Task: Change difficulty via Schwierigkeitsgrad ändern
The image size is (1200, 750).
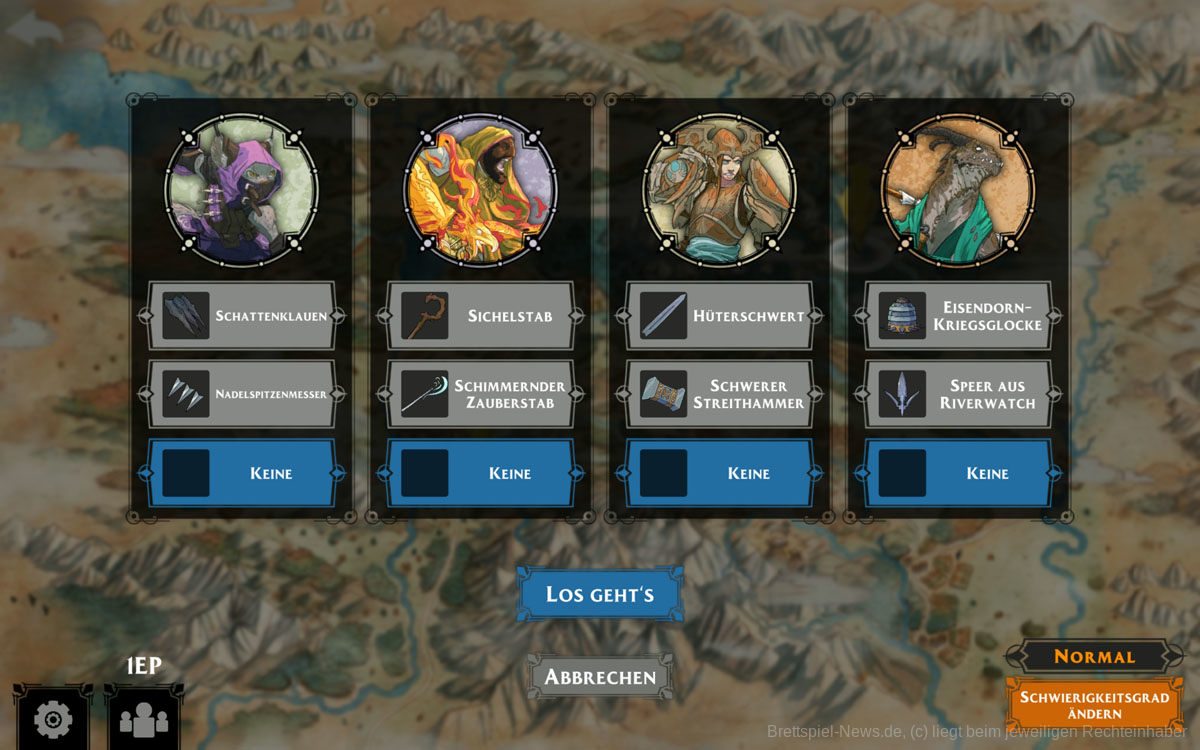Action: tap(1094, 705)
